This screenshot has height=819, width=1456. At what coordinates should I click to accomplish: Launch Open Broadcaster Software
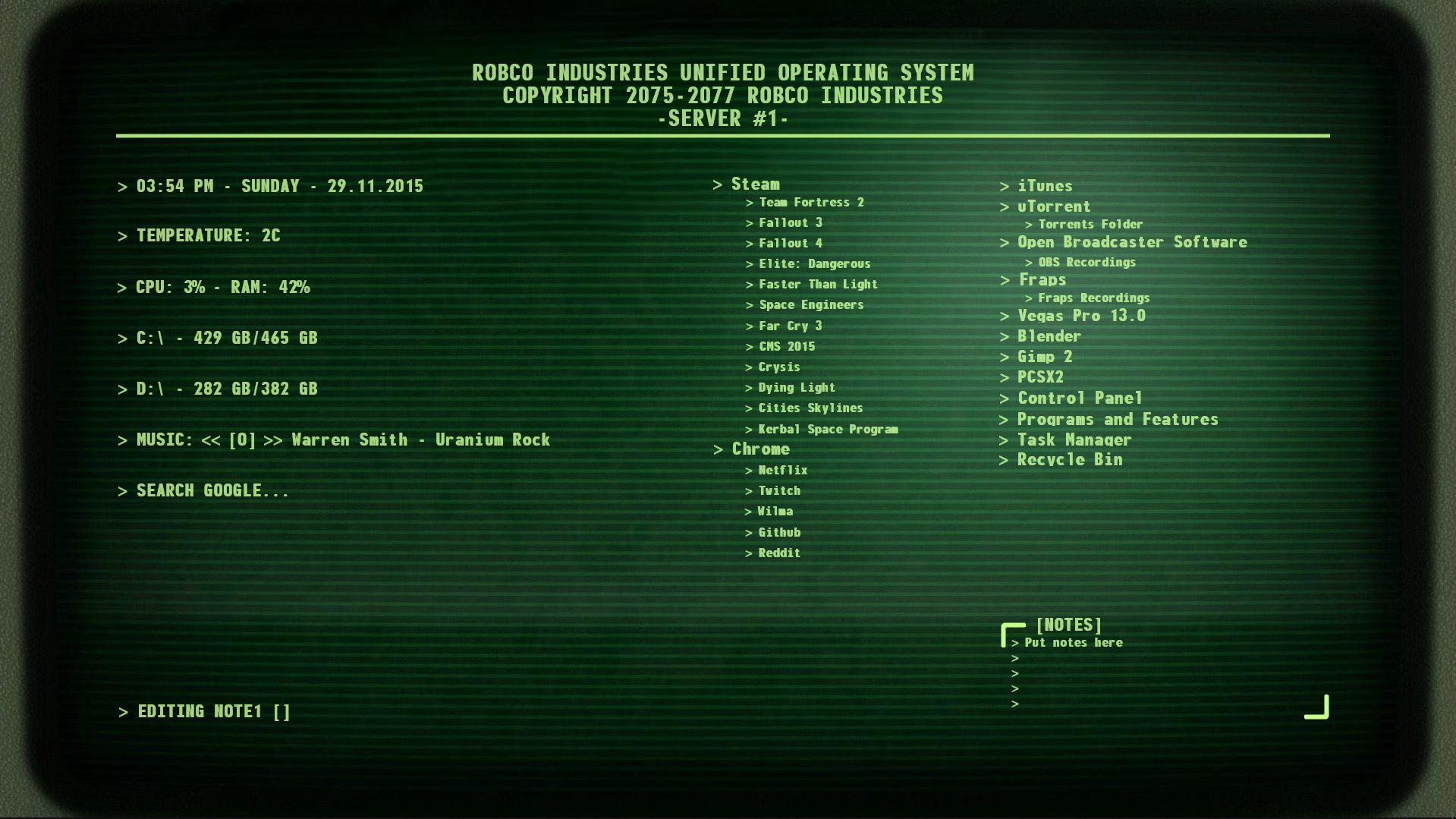[1133, 242]
